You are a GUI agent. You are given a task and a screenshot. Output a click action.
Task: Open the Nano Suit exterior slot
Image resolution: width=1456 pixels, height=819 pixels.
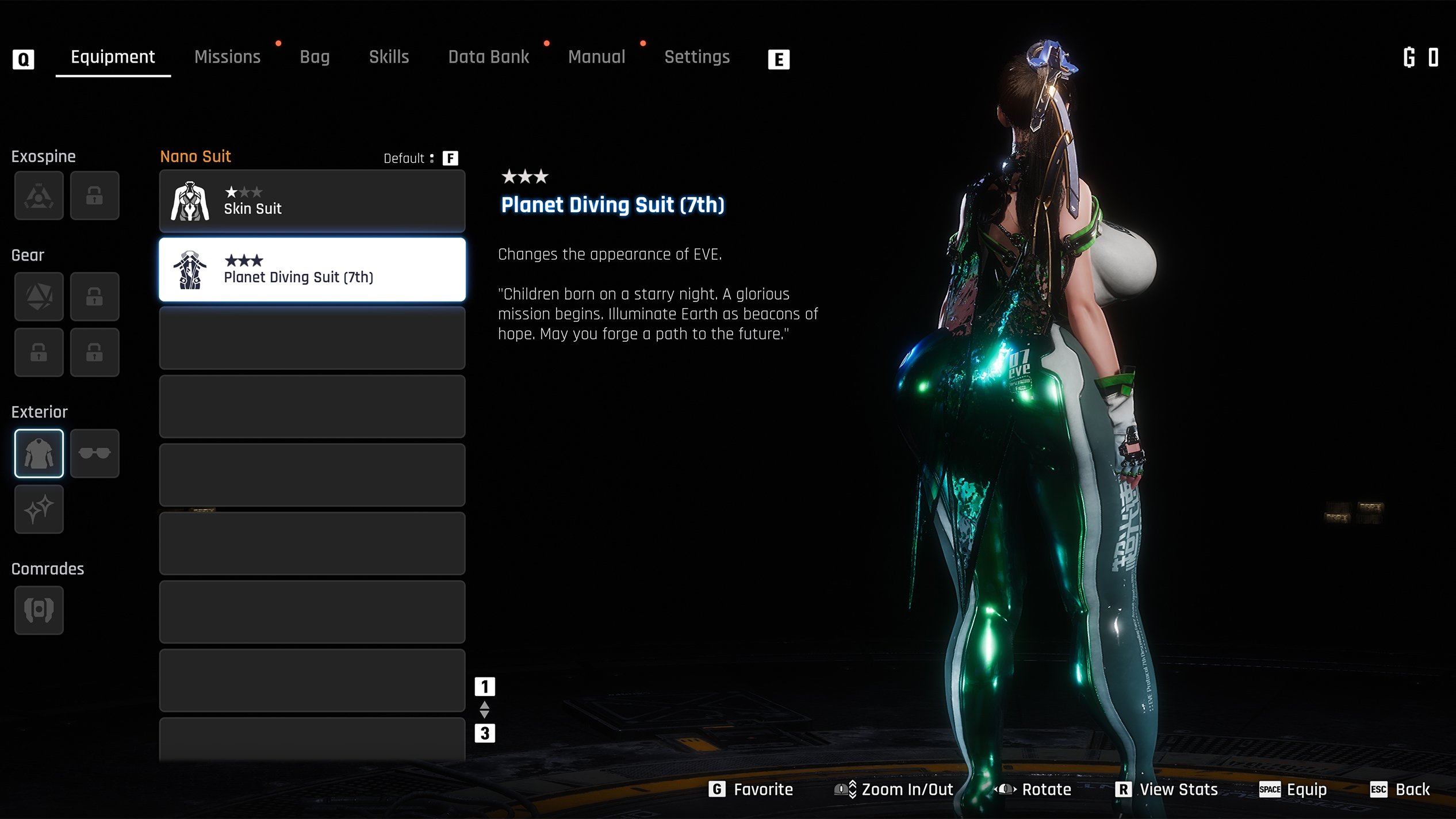point(39,453)
